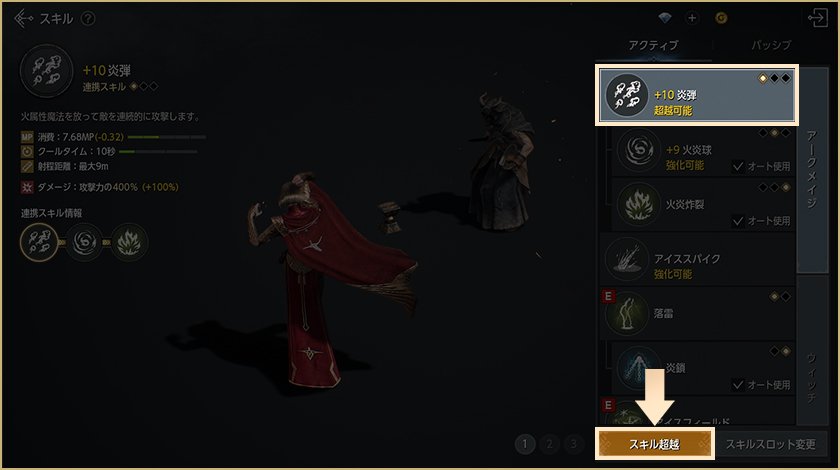Select the 火炎炸裂 skill row
Viewport: 840px width, 470px height.
(x=700, y=205)
